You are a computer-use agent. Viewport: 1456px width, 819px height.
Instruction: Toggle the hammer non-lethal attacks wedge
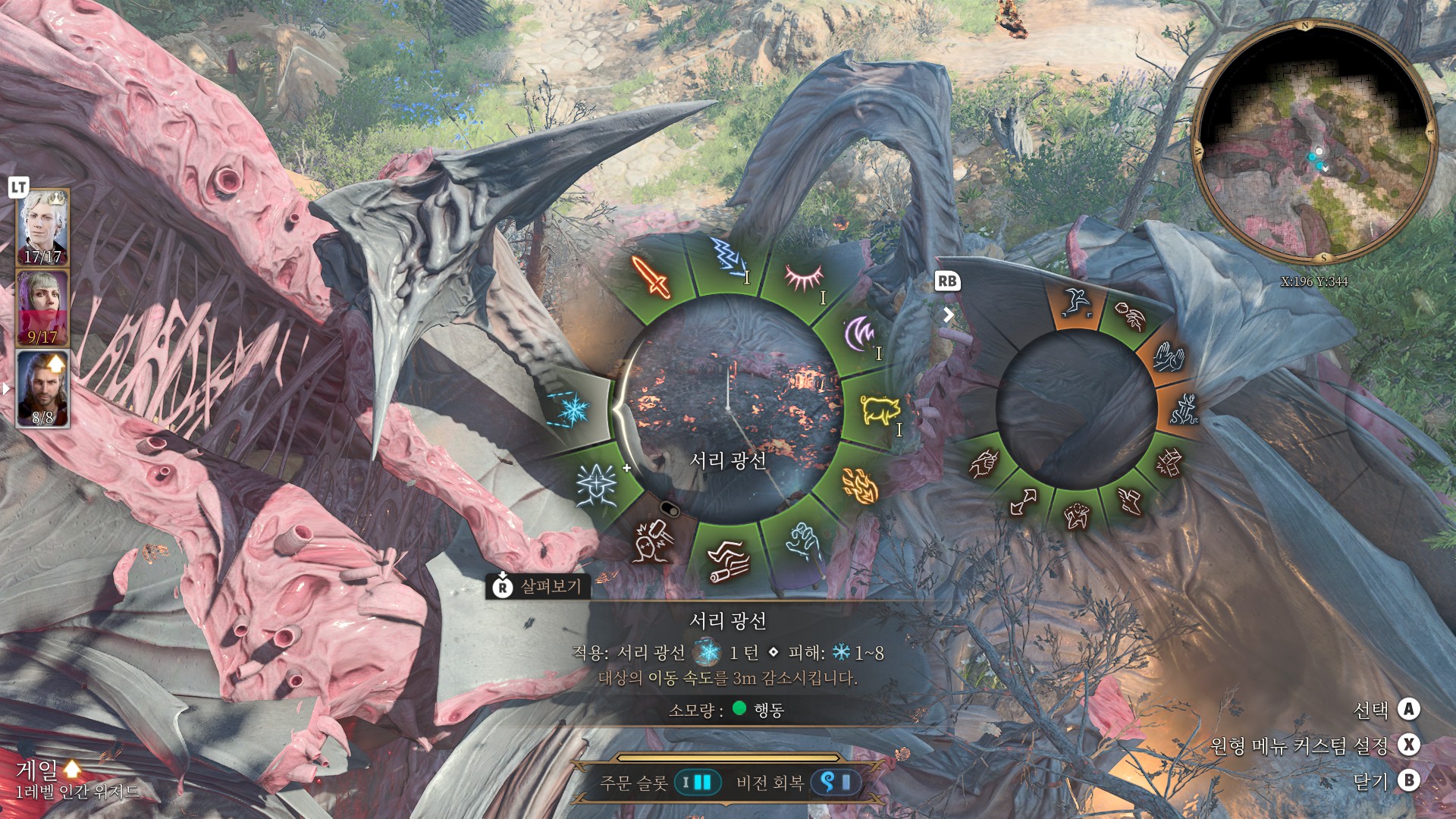(652, 541)
